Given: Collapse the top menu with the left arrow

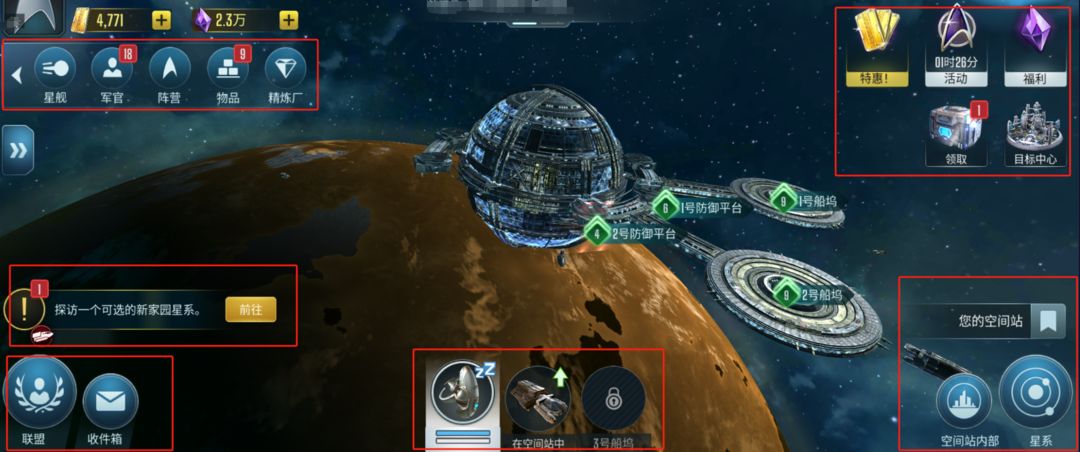Looking at the screenshot, I should [x=16, y=74].
